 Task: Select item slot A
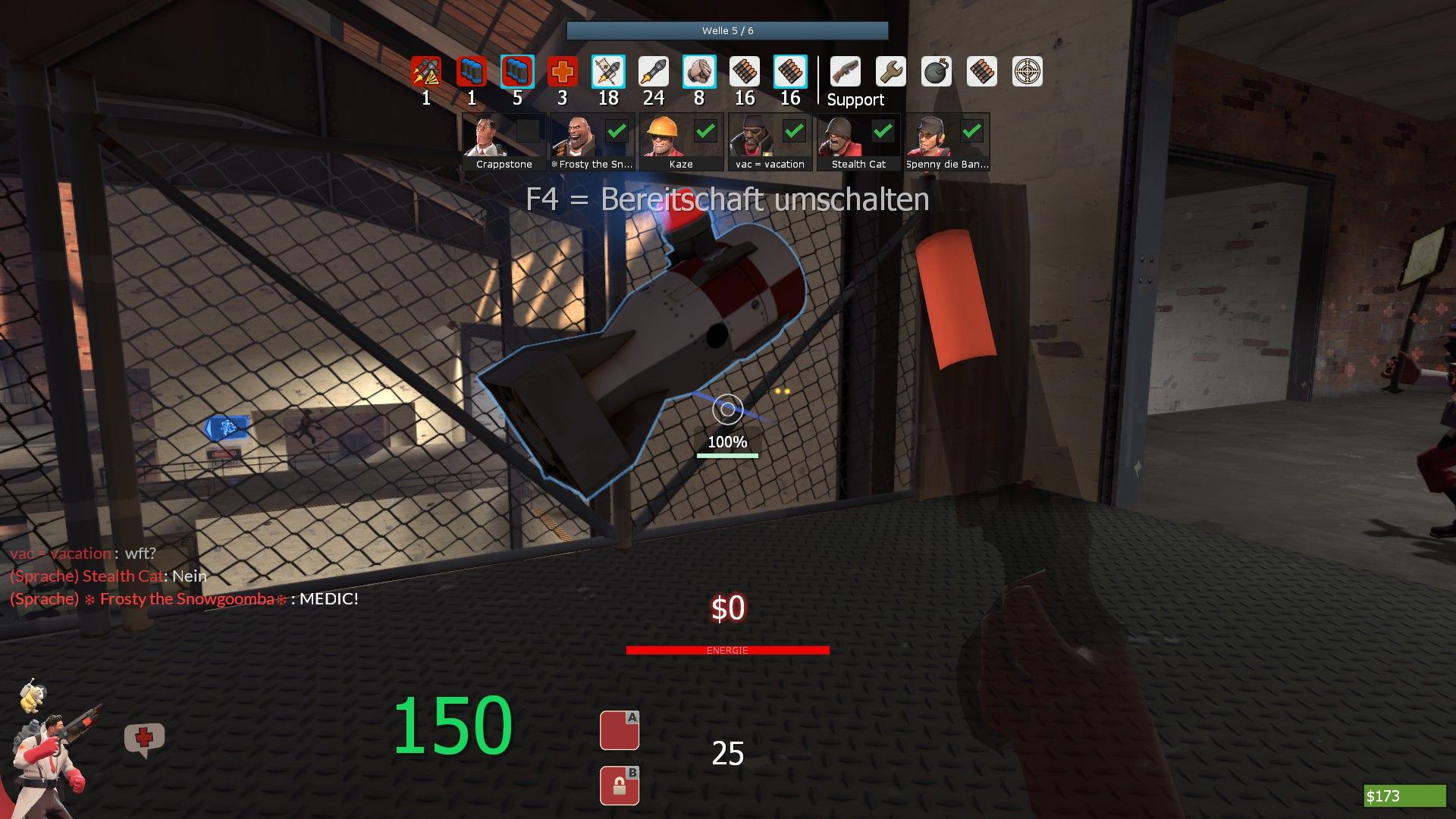point(619,730)
